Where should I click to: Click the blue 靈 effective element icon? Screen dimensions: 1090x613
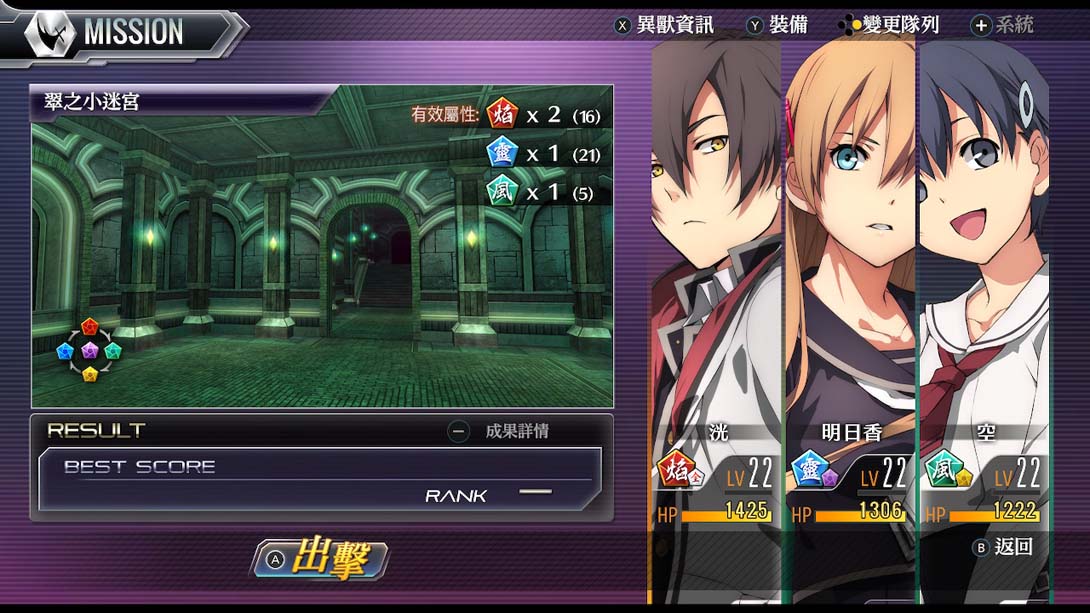point(501,153)
